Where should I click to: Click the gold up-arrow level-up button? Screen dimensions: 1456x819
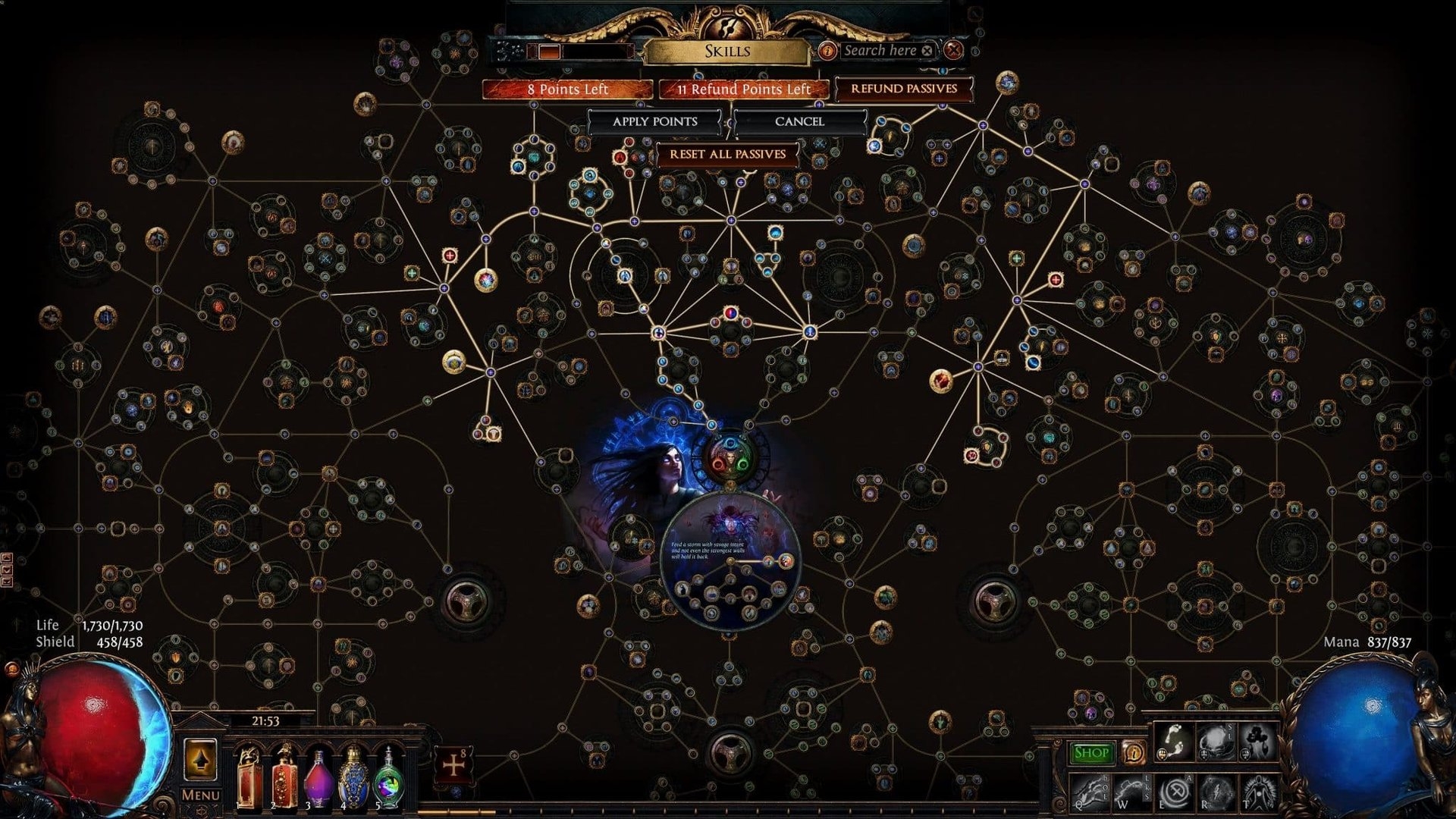[200, 759]
